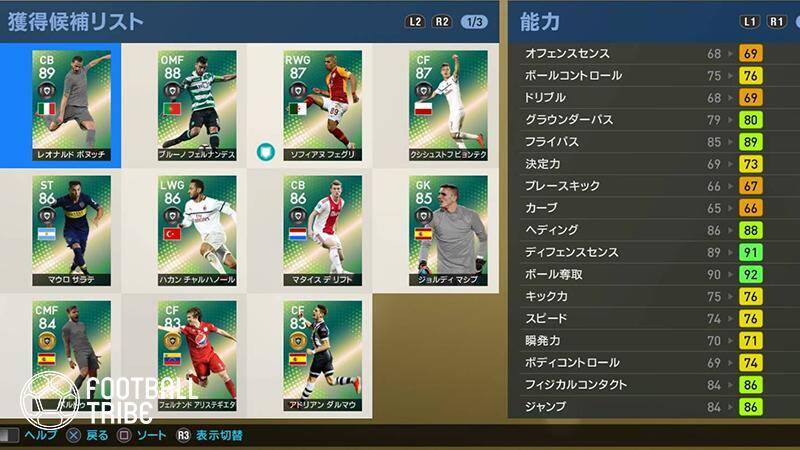Screen dimensions: 800x450
Task: Select the Krzysztof Piątek CF 87 card
Action: pyautogui.click(x=448, y=105)
